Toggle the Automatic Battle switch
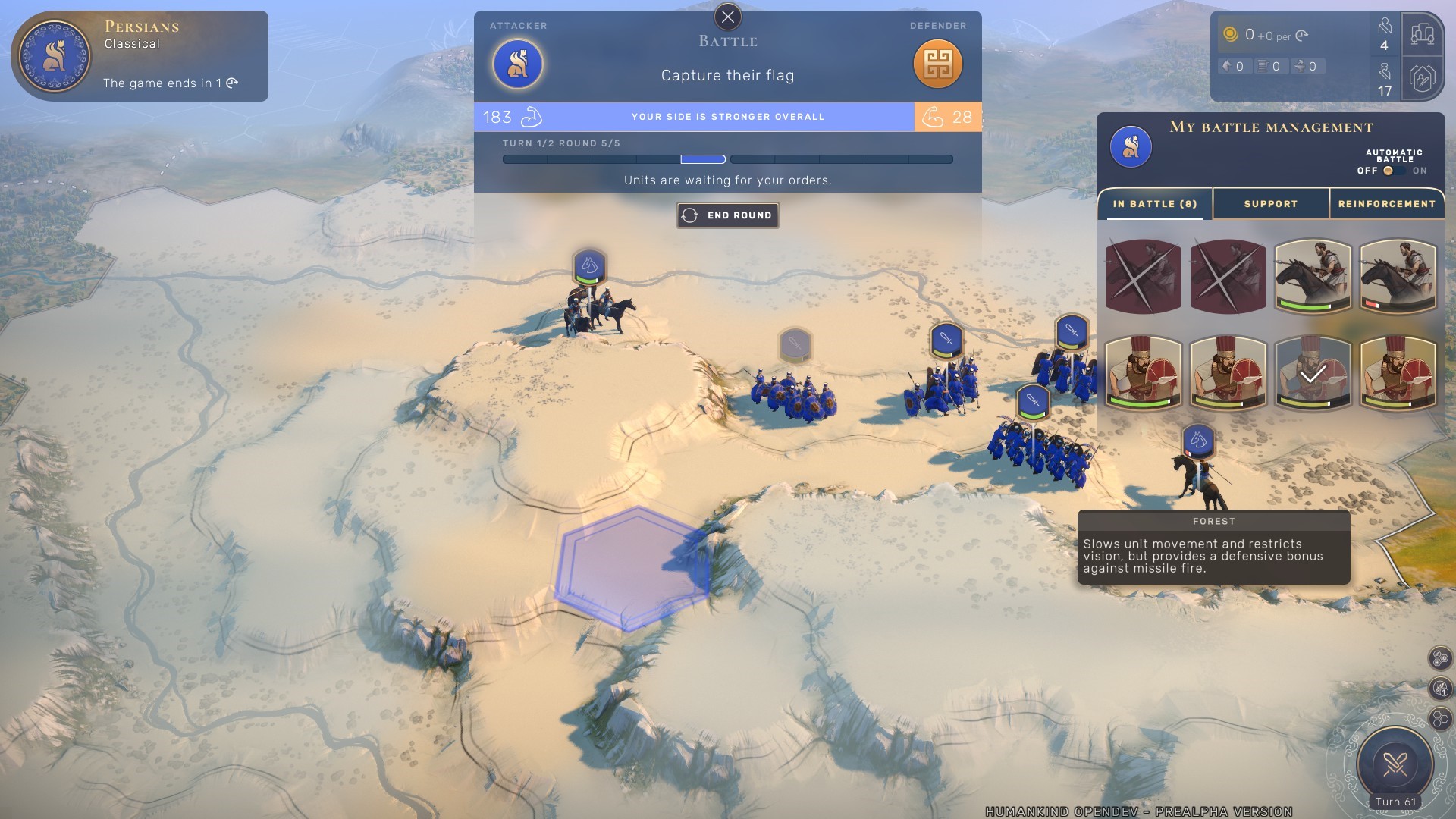This screenshot has height=819, width=1456. 1392,171
